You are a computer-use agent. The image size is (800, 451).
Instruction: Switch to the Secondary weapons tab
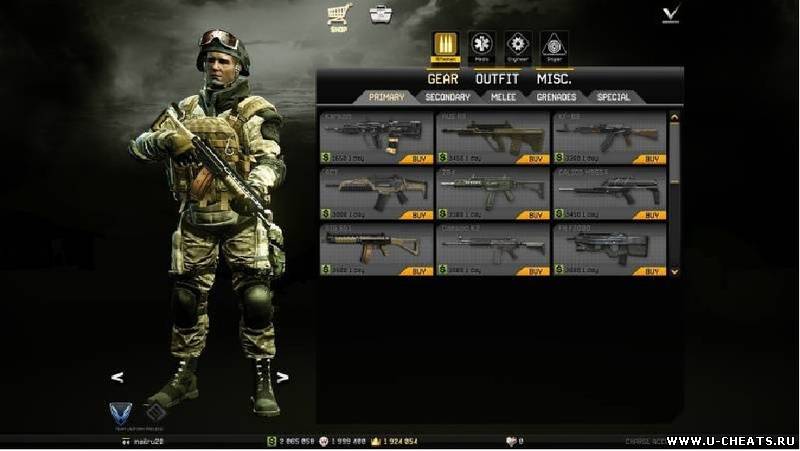coord(447,97)
